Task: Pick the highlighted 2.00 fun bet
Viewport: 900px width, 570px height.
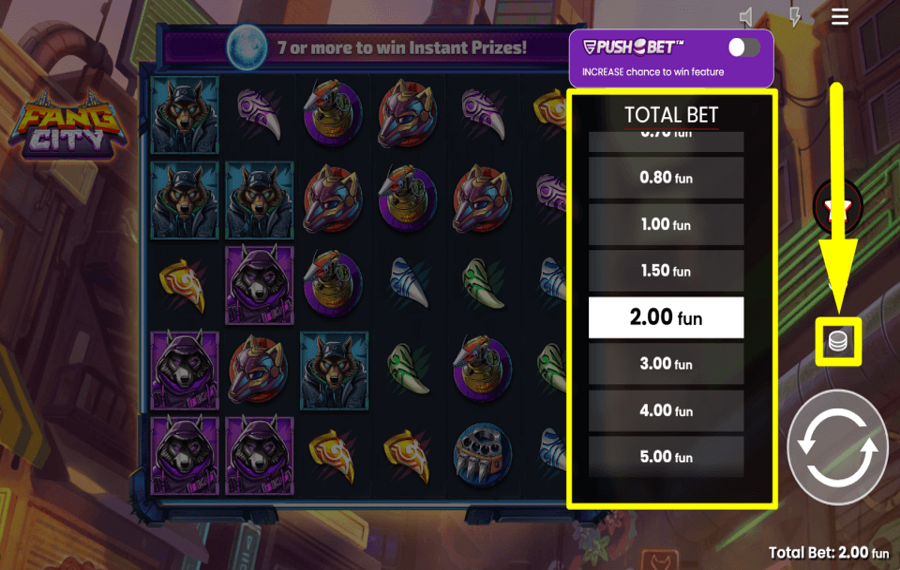Action: (665, 318)
